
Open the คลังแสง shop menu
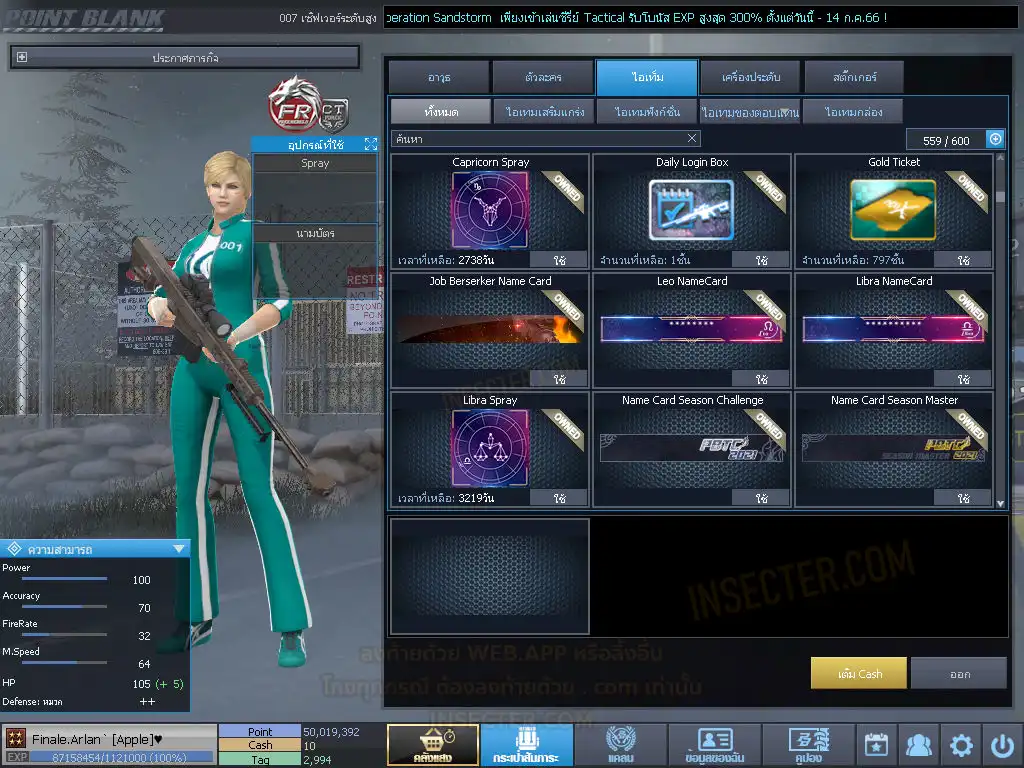tap(432, 745)
